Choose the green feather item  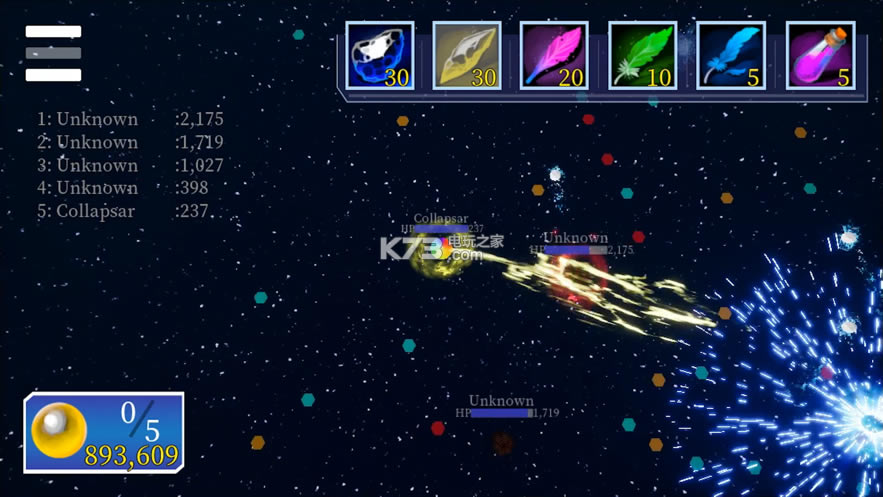click(x=642, y=56)
